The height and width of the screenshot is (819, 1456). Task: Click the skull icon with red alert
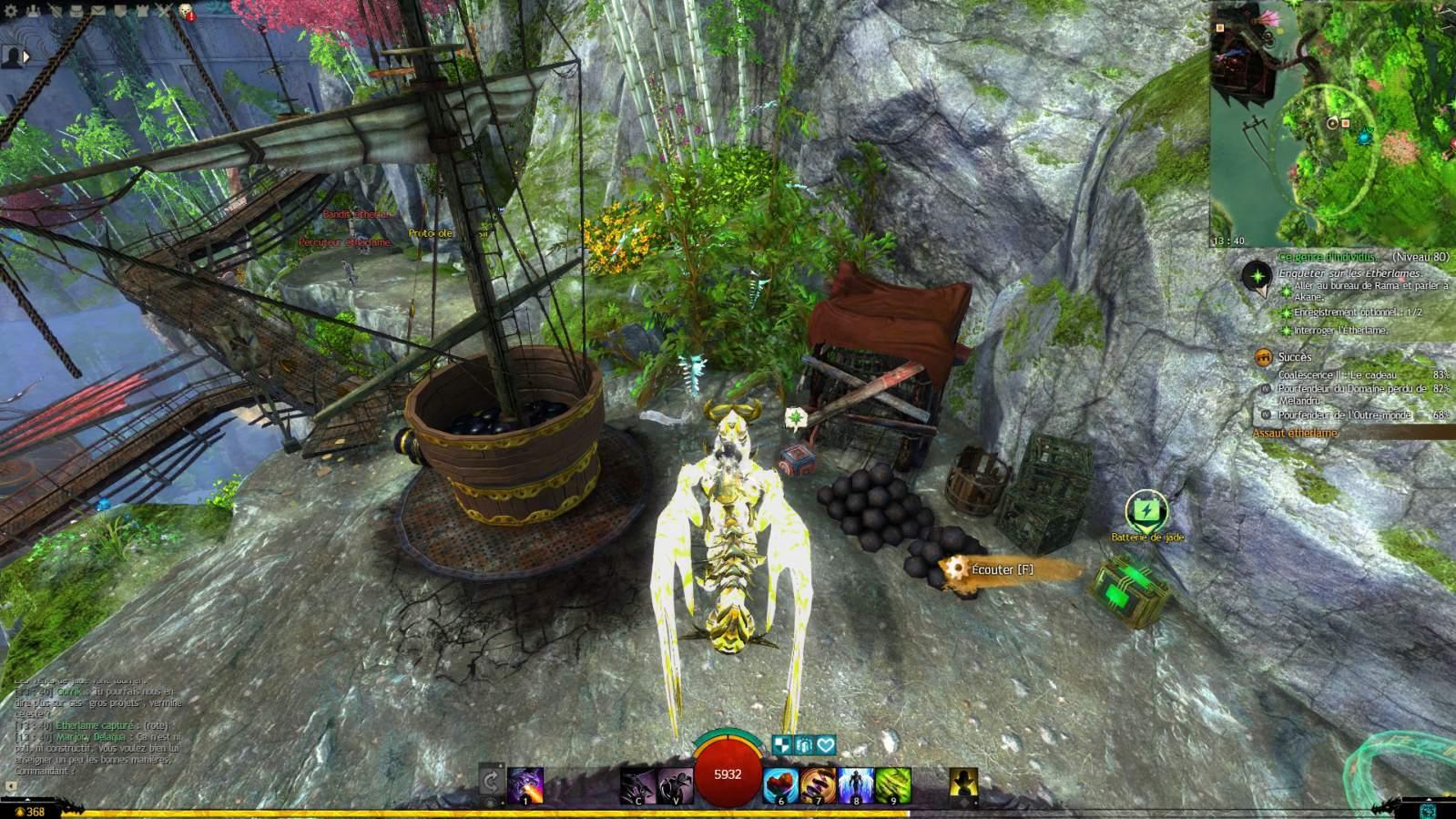click(x=186, y=12)
